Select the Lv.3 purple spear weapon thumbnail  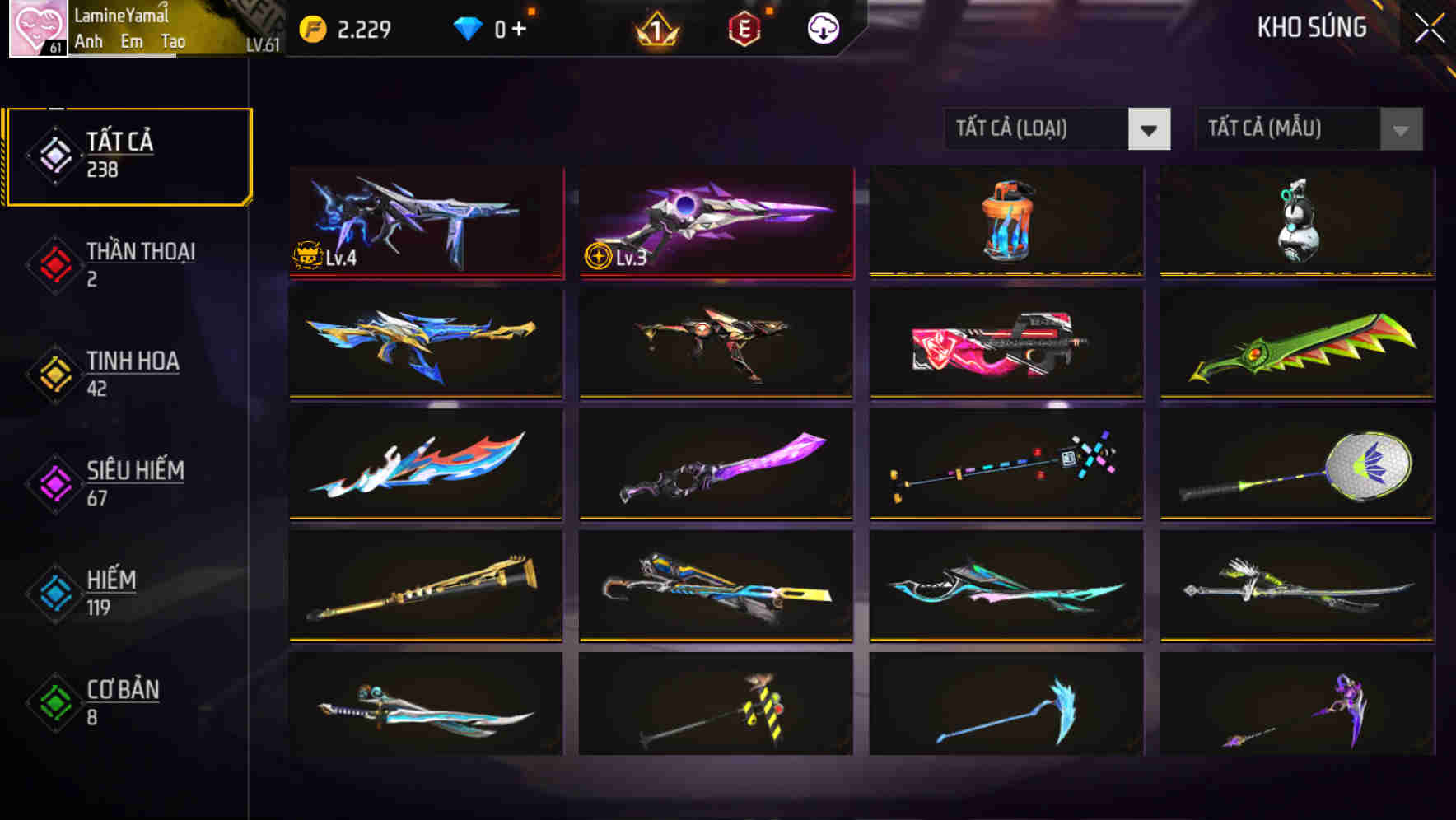[x=715, y=221]
